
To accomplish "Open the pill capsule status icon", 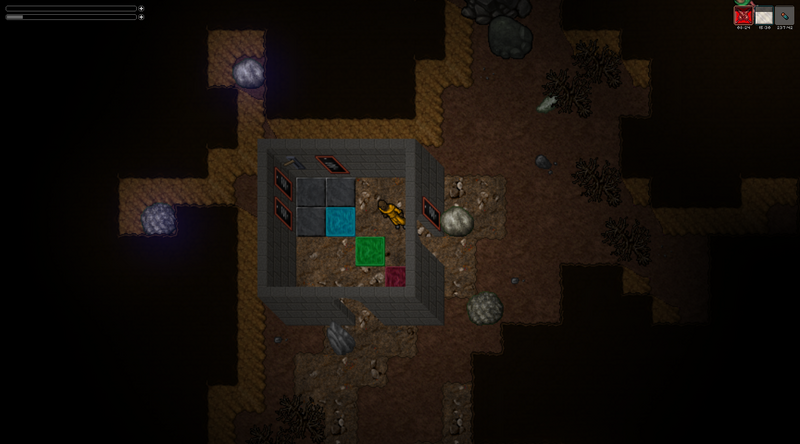I will point(784,16).
